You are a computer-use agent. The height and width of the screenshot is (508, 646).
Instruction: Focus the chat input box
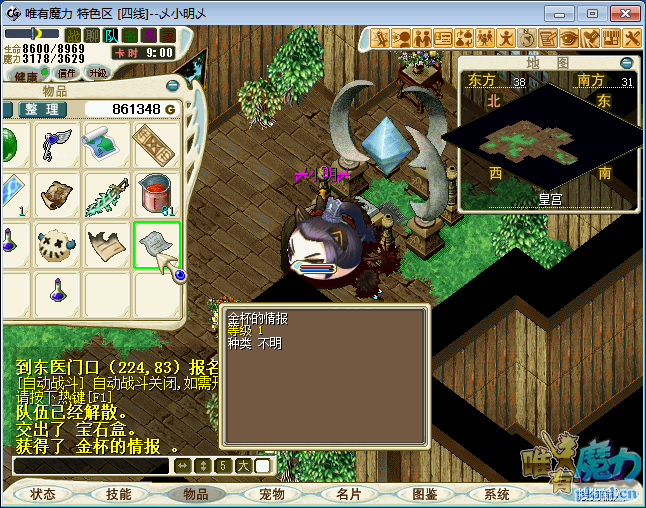coord(90,466)
